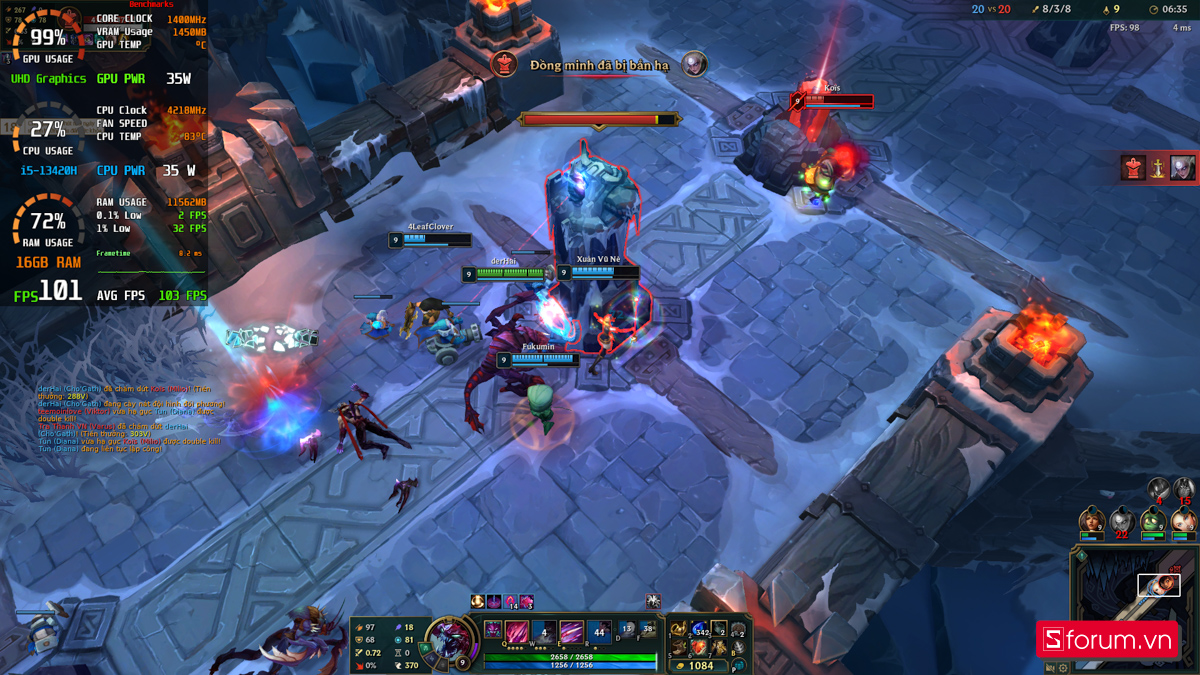This screenshot has width=1200, height=675.
Task: Click the dead ally portrait showing 22
Action: point(1122,521)
